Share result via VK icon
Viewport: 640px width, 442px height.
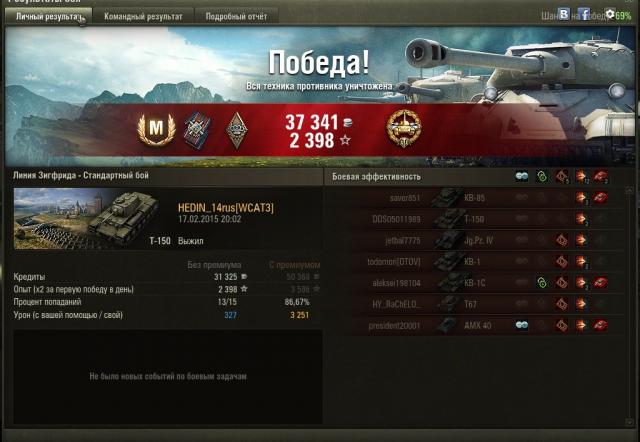coord(565,15)
